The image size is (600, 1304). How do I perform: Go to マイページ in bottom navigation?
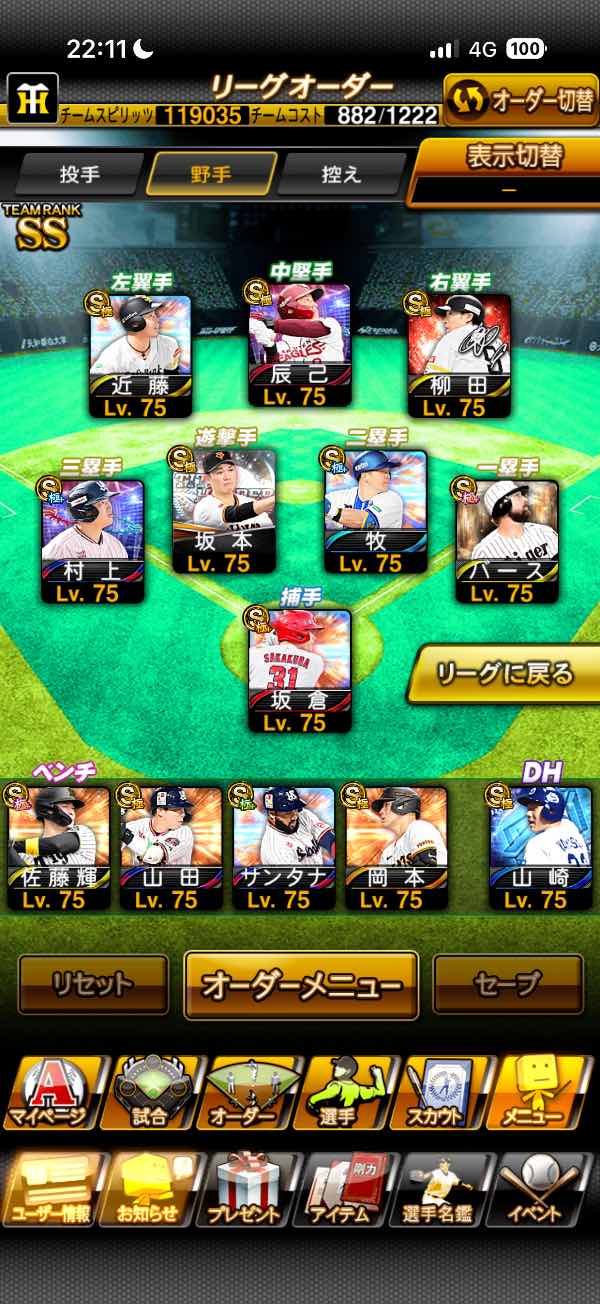click(52, 1093)
